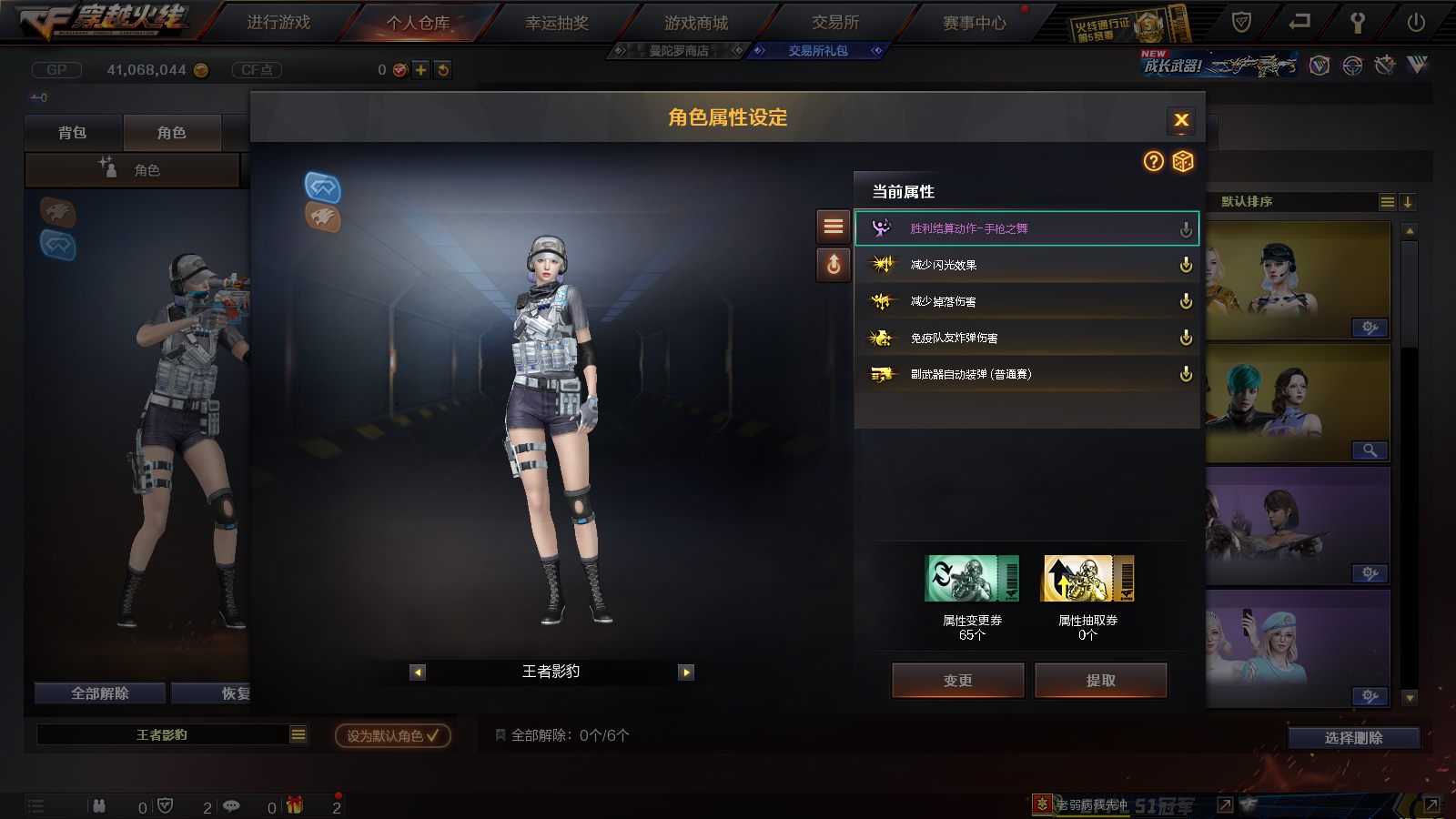Open the 游戏商城 menu
Viewport: 1456px width, 819px height.
coord(696,23)
